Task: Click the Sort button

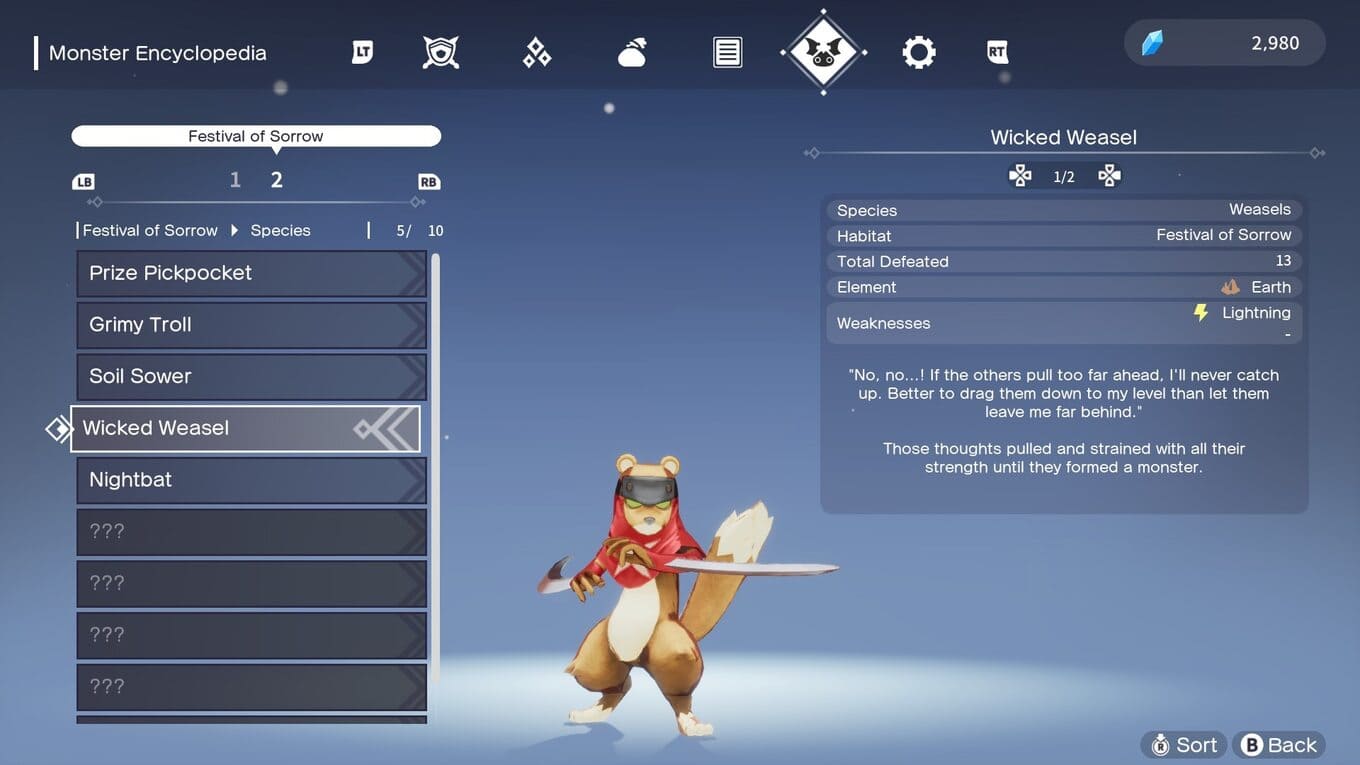Action: (1184, 745)
